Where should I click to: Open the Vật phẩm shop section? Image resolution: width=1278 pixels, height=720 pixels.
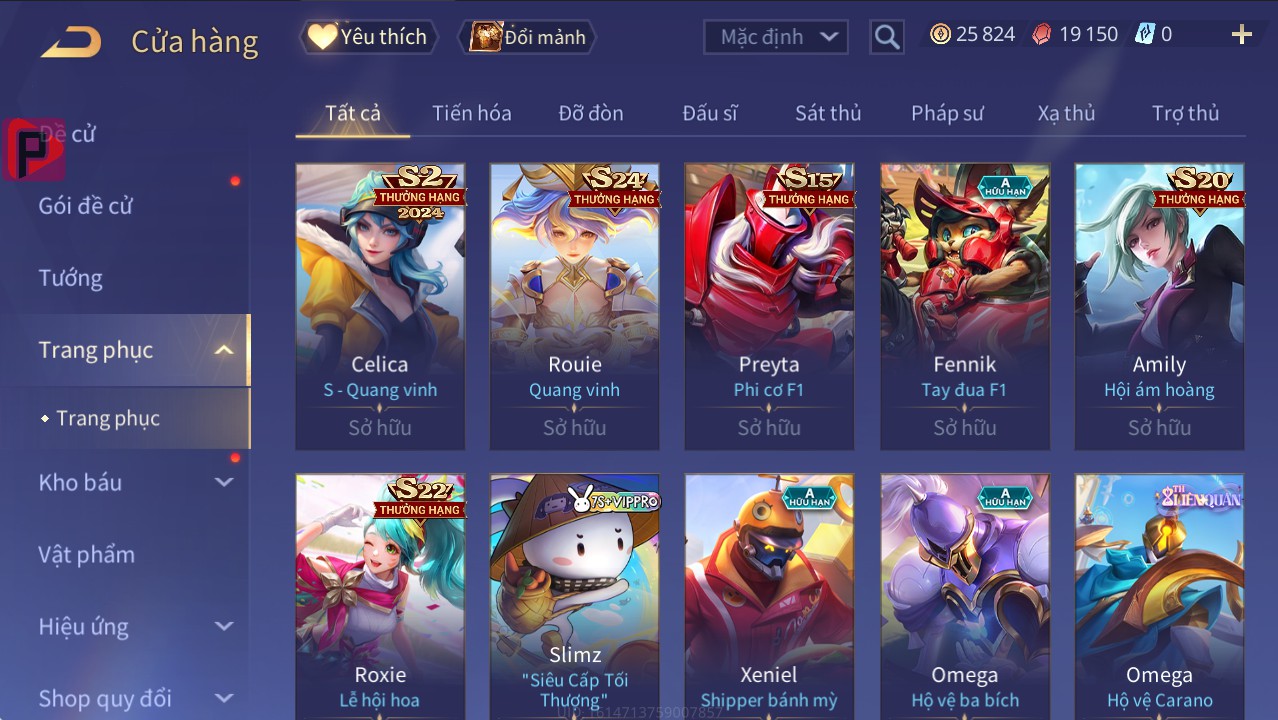pyautogui.click(x=86, y=554)
